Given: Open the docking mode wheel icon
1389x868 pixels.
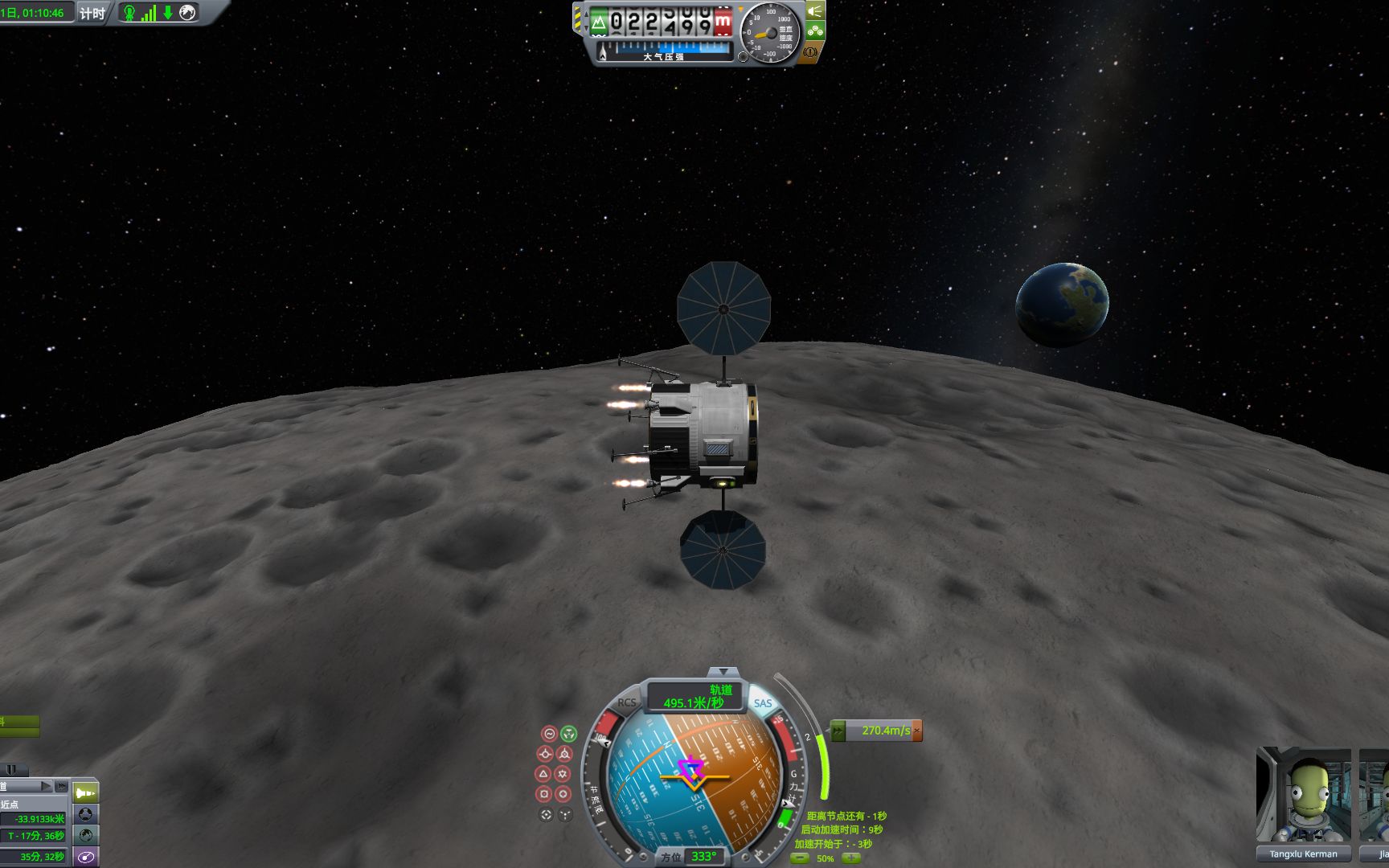Looking at the screenshot, I should (x=86, y=814).
